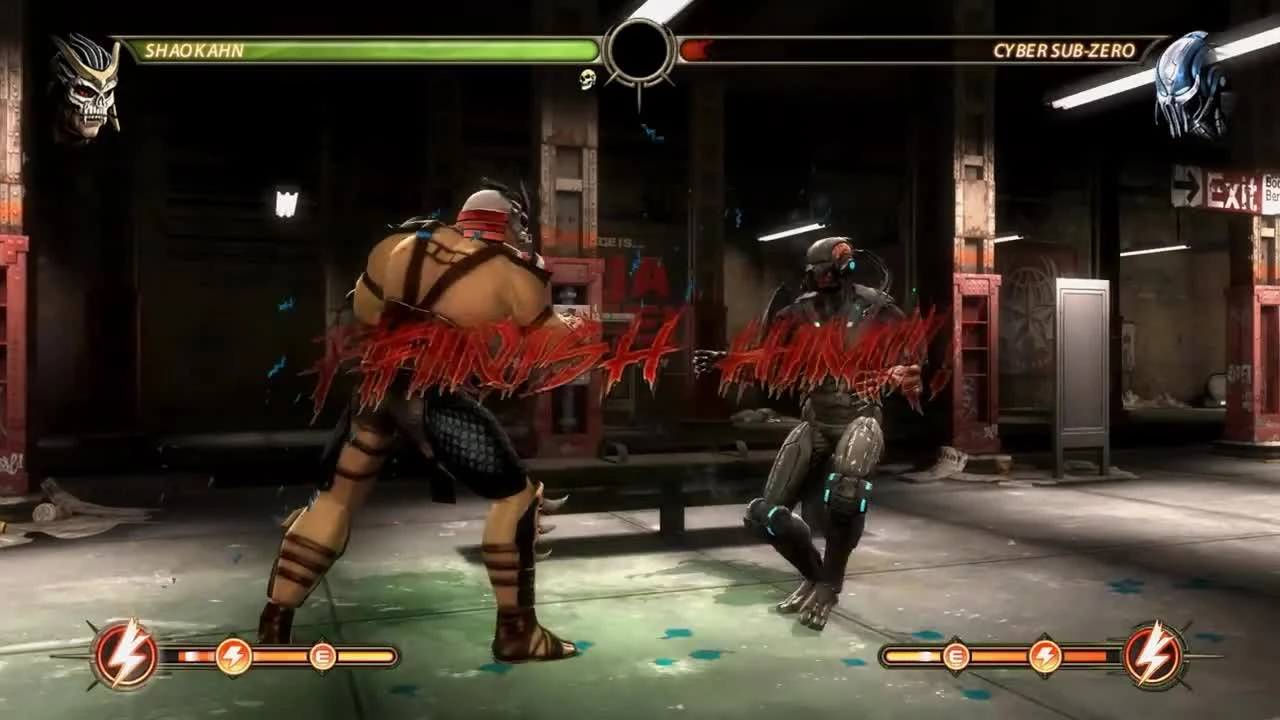This screenshot has height=720, width=1280.
Task: Click the small lightning icon on Cyber Sub-Zero's meter
Action: coord(1043,655)
